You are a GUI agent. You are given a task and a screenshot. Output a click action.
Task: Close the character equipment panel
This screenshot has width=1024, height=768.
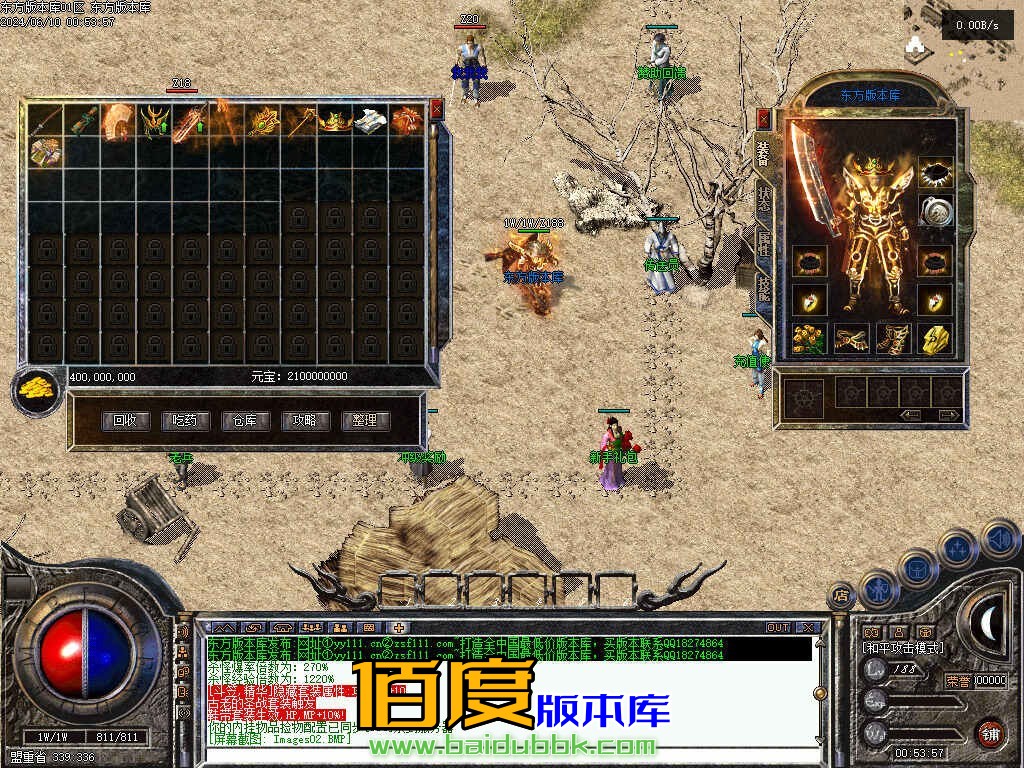764,119
